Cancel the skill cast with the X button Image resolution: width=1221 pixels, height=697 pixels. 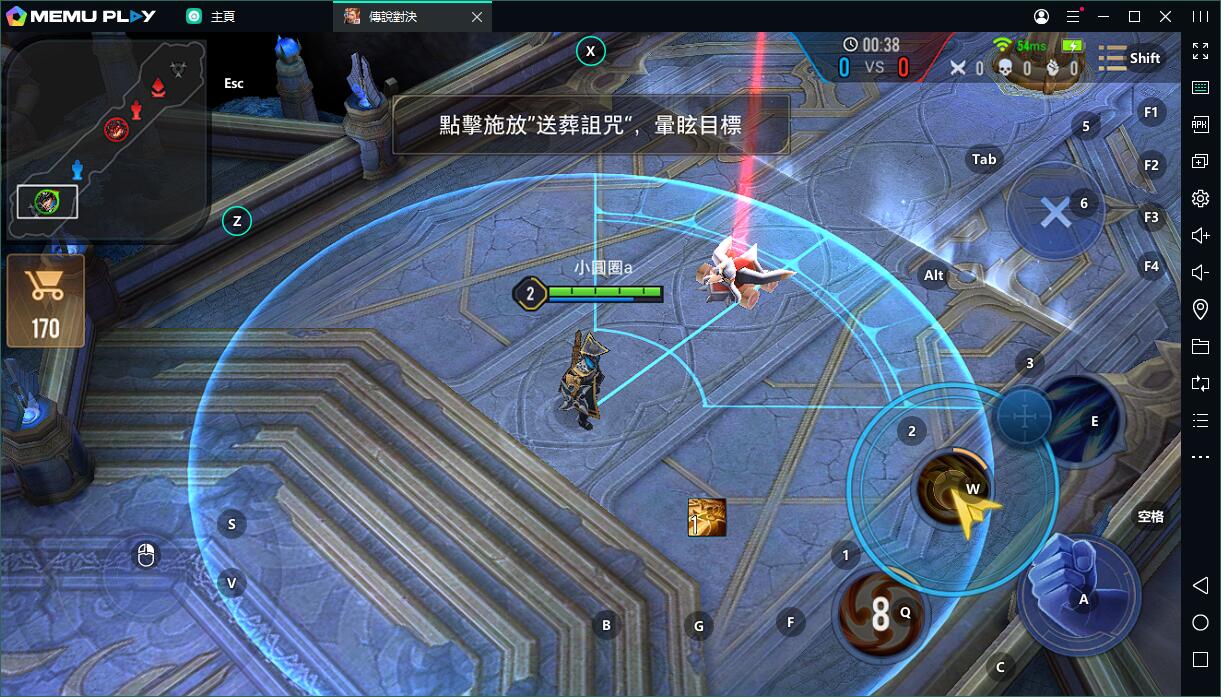1054,212
